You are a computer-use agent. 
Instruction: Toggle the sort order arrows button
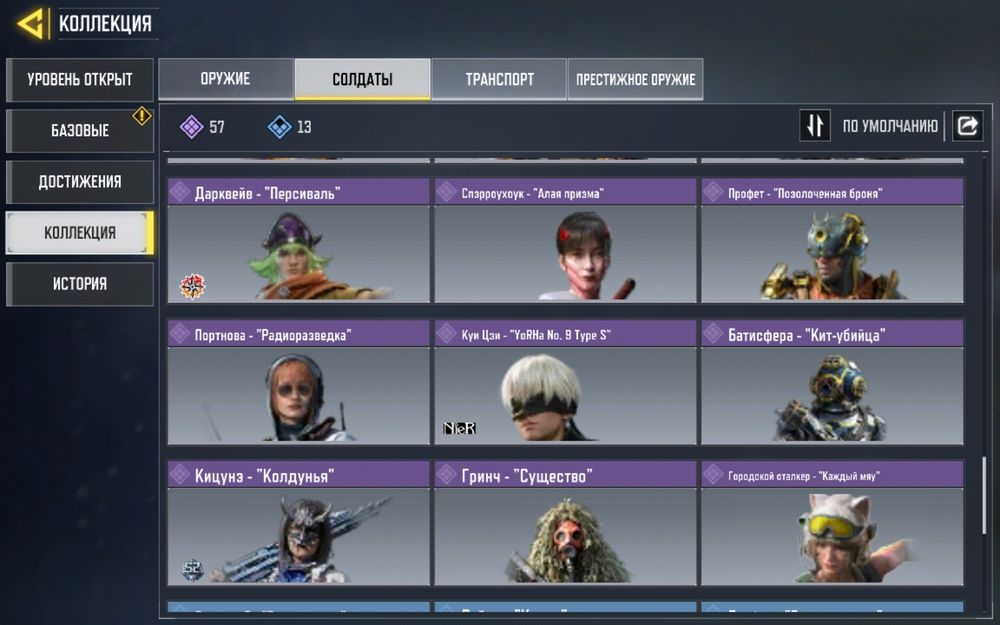815,126
